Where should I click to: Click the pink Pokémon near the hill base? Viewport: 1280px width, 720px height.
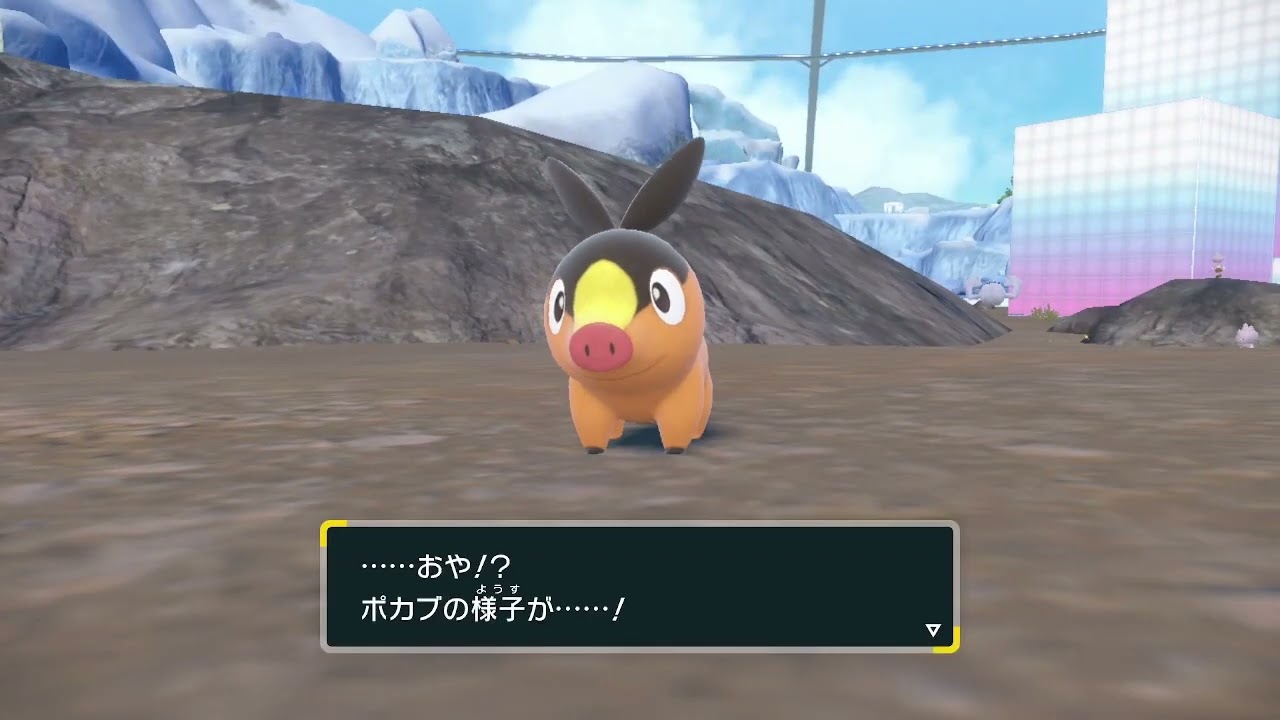pyautogui.click(x=1246, y=336)
